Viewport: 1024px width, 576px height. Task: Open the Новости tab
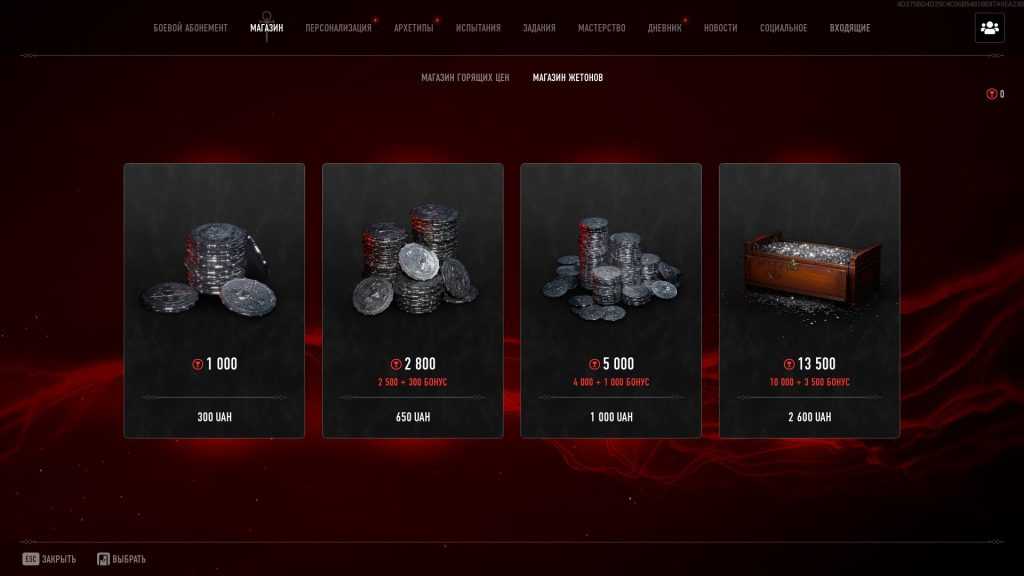tap(721, 28)
